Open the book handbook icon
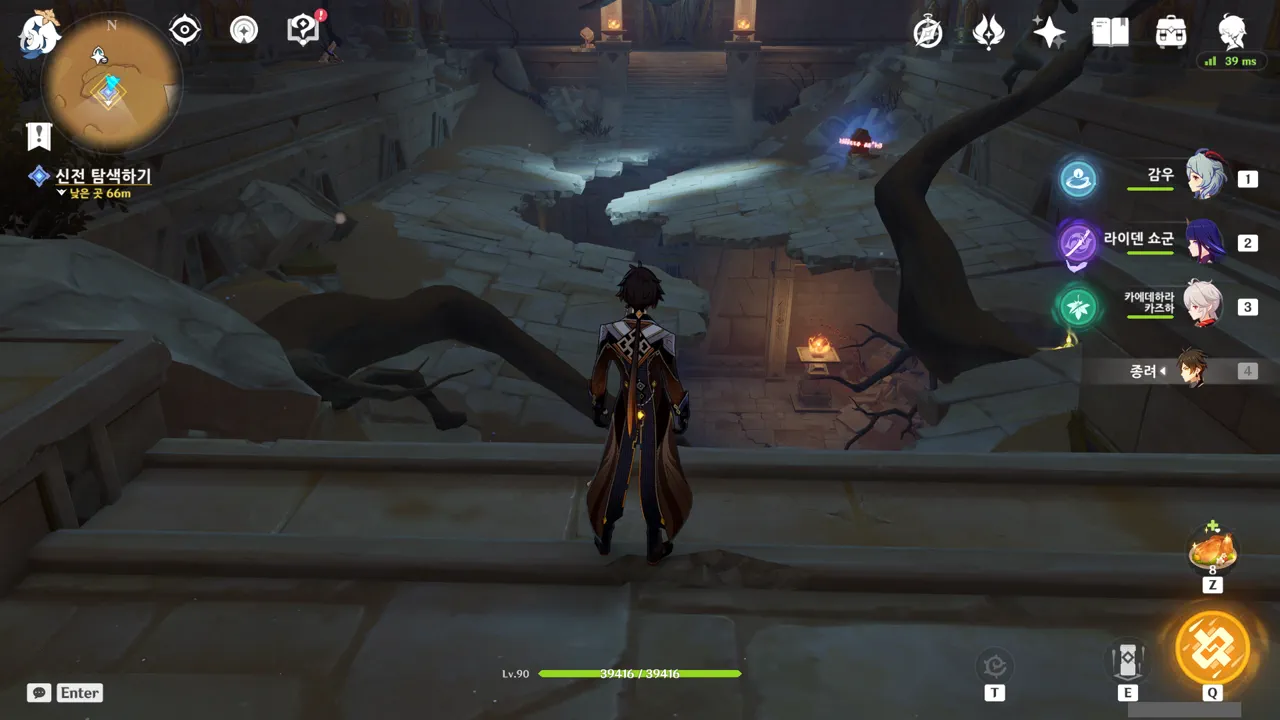Screen dimensions: 1280x720 pos(1110,33)
